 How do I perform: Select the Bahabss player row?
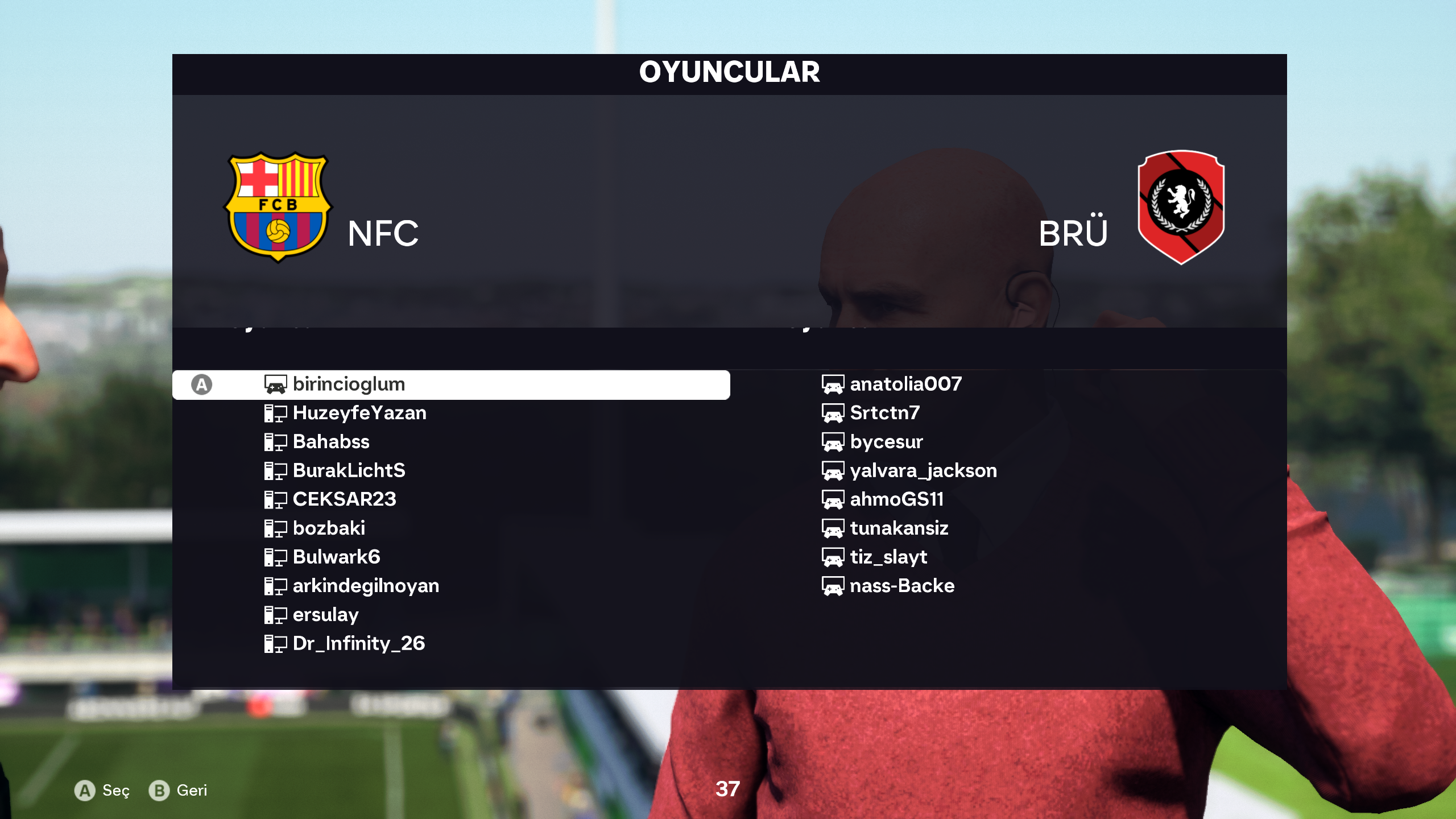click(x=330, y=442)
